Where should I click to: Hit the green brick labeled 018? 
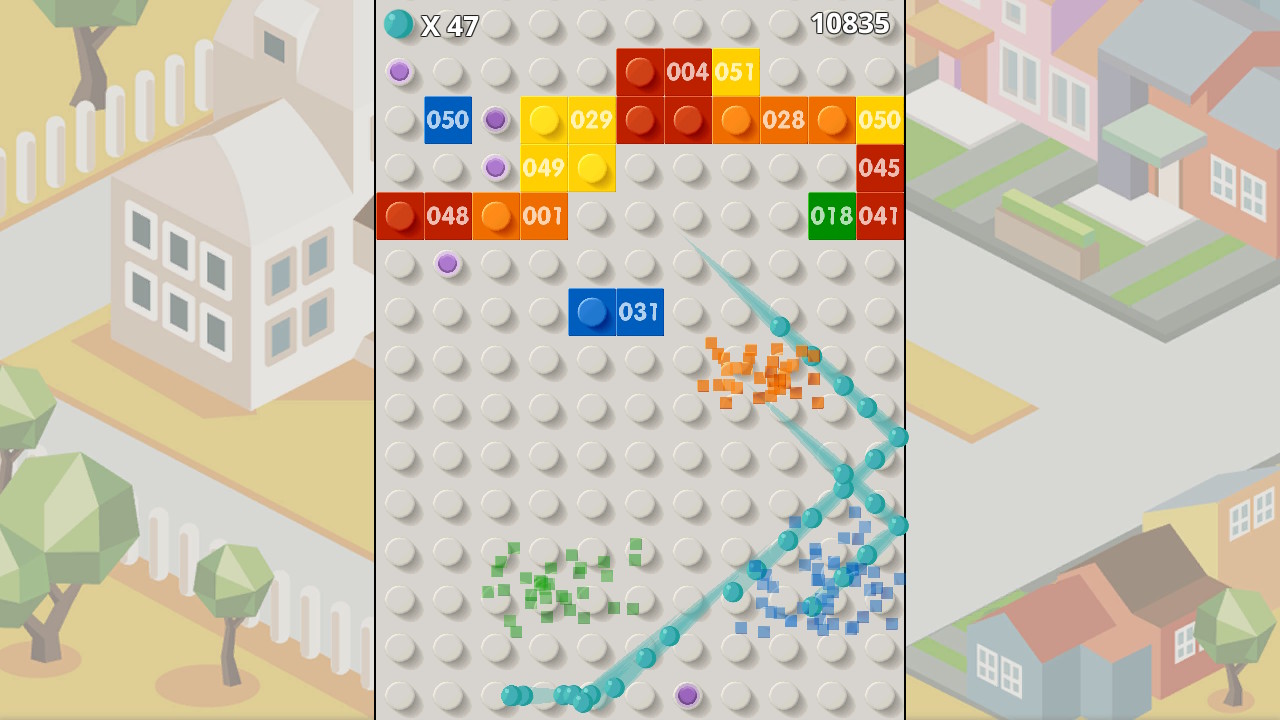click(x=832, y=215)
